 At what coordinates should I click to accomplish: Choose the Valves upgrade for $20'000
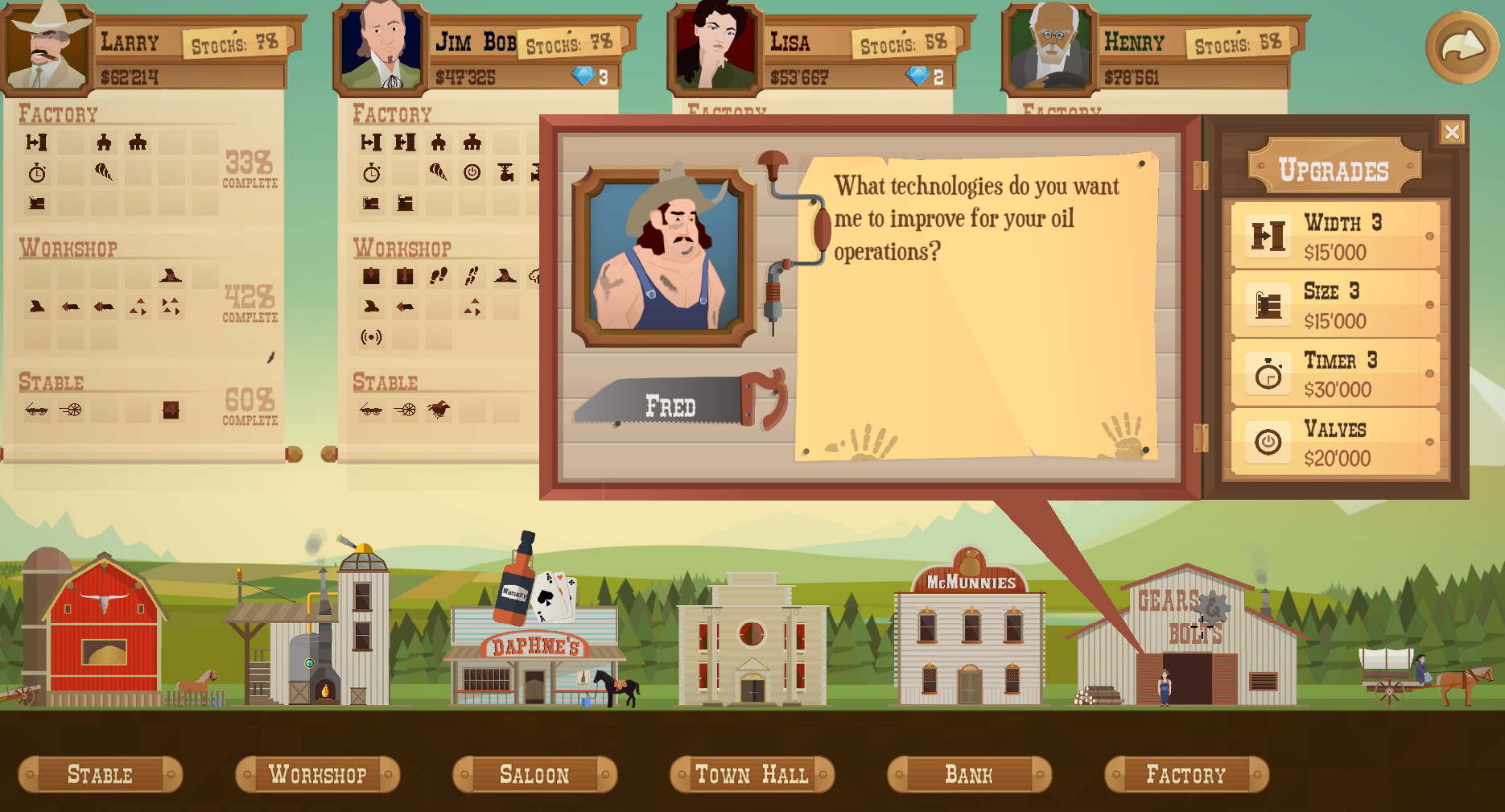click(1336, 443)
